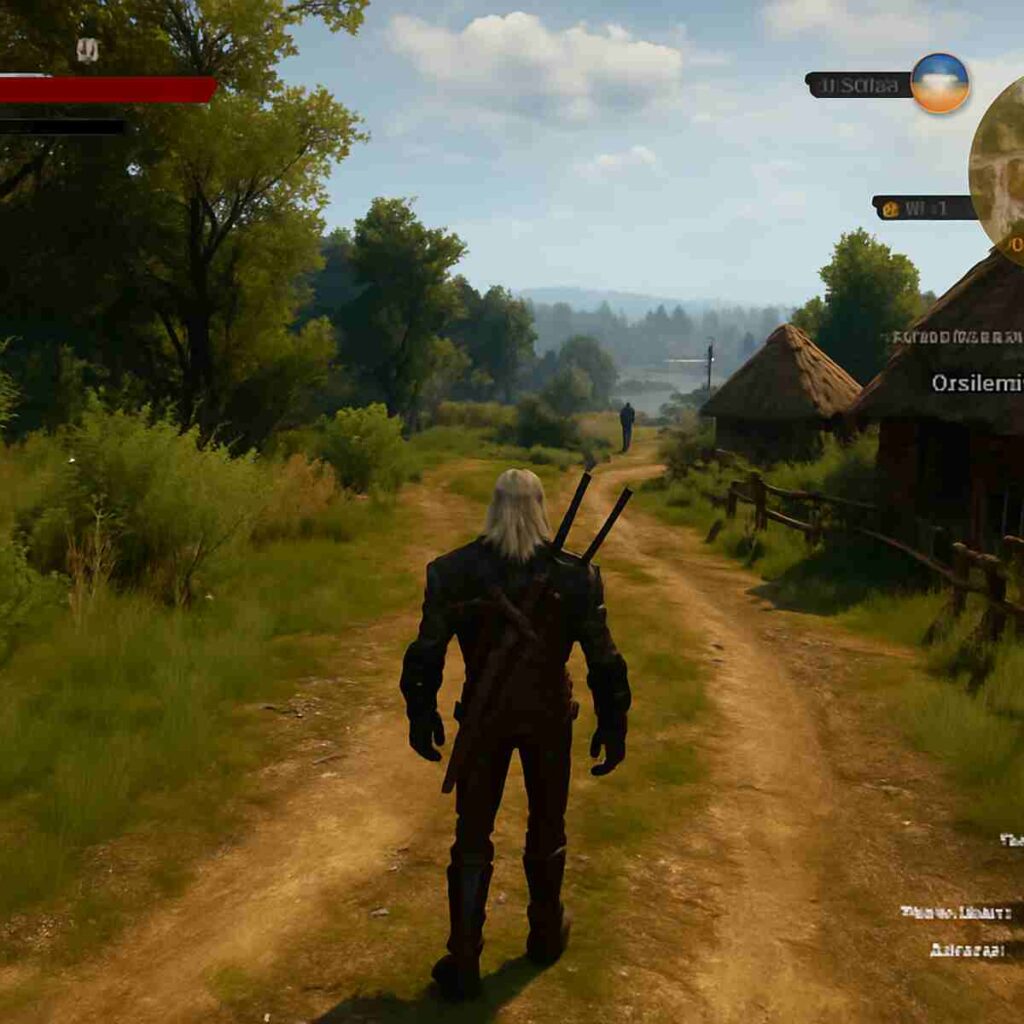
Task: Click the blue and orange weather orb
Action: 940,83
